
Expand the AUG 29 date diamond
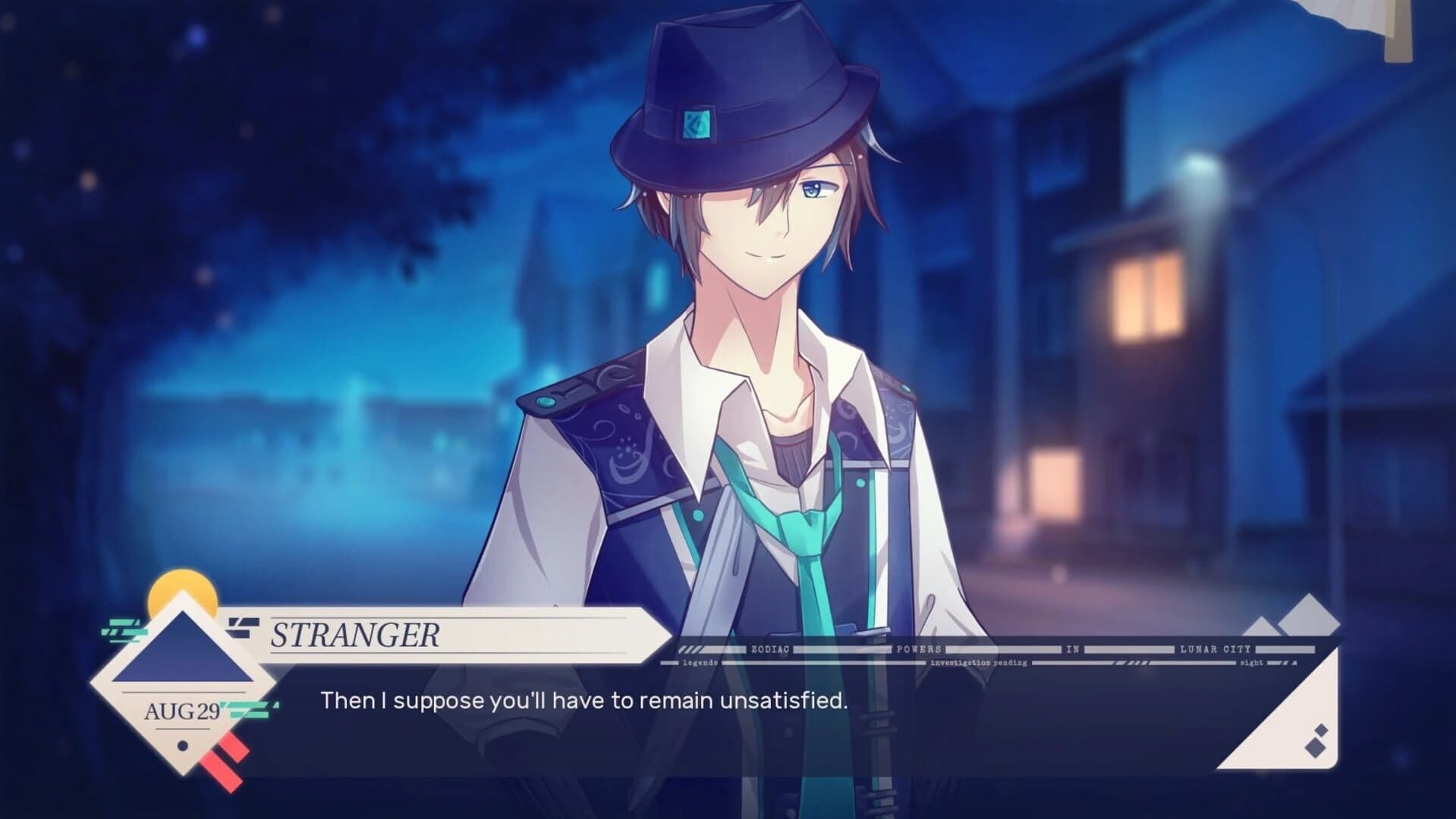pos(182,709)
